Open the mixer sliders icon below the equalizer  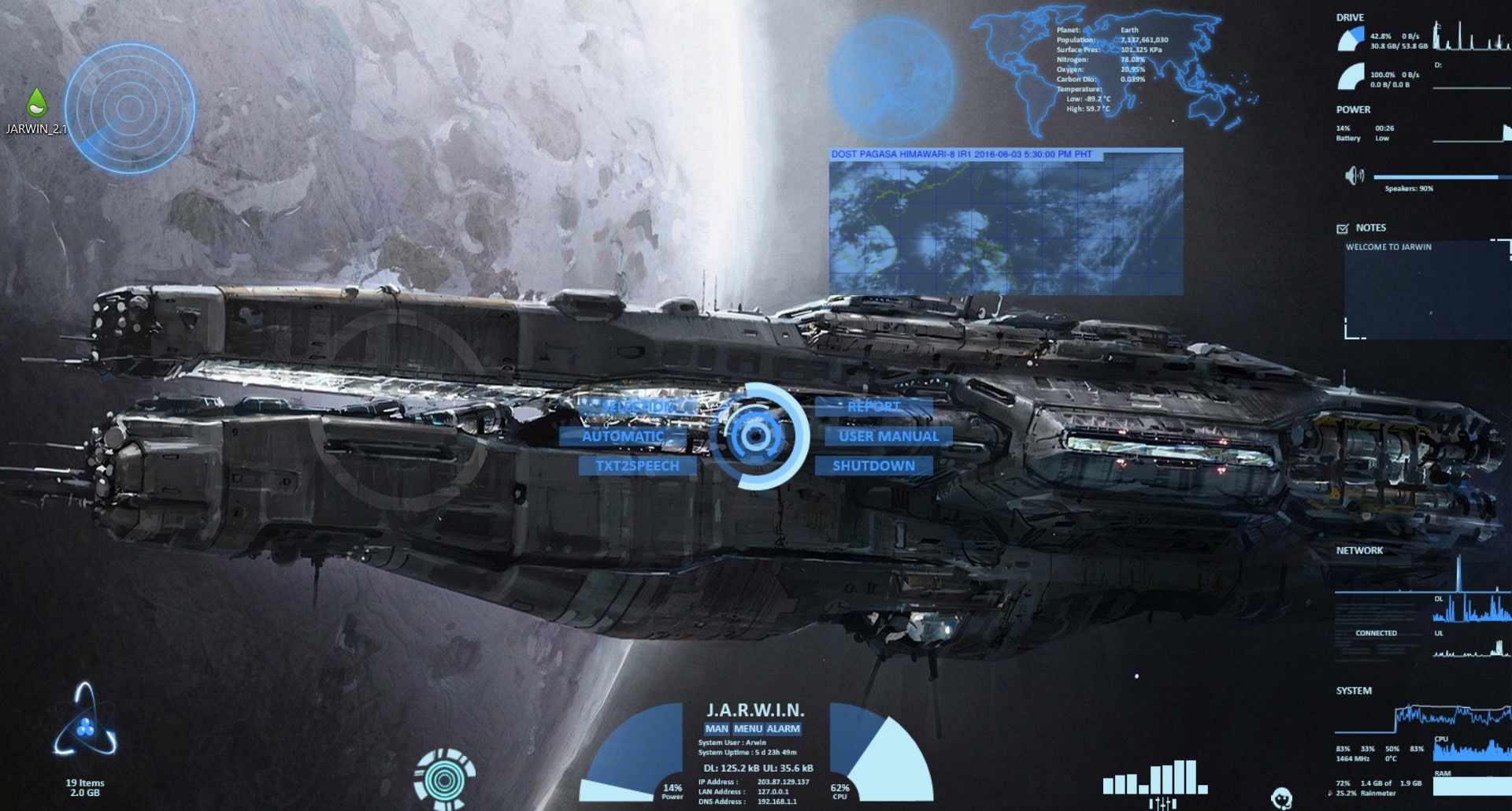[x=1162, y=803]
